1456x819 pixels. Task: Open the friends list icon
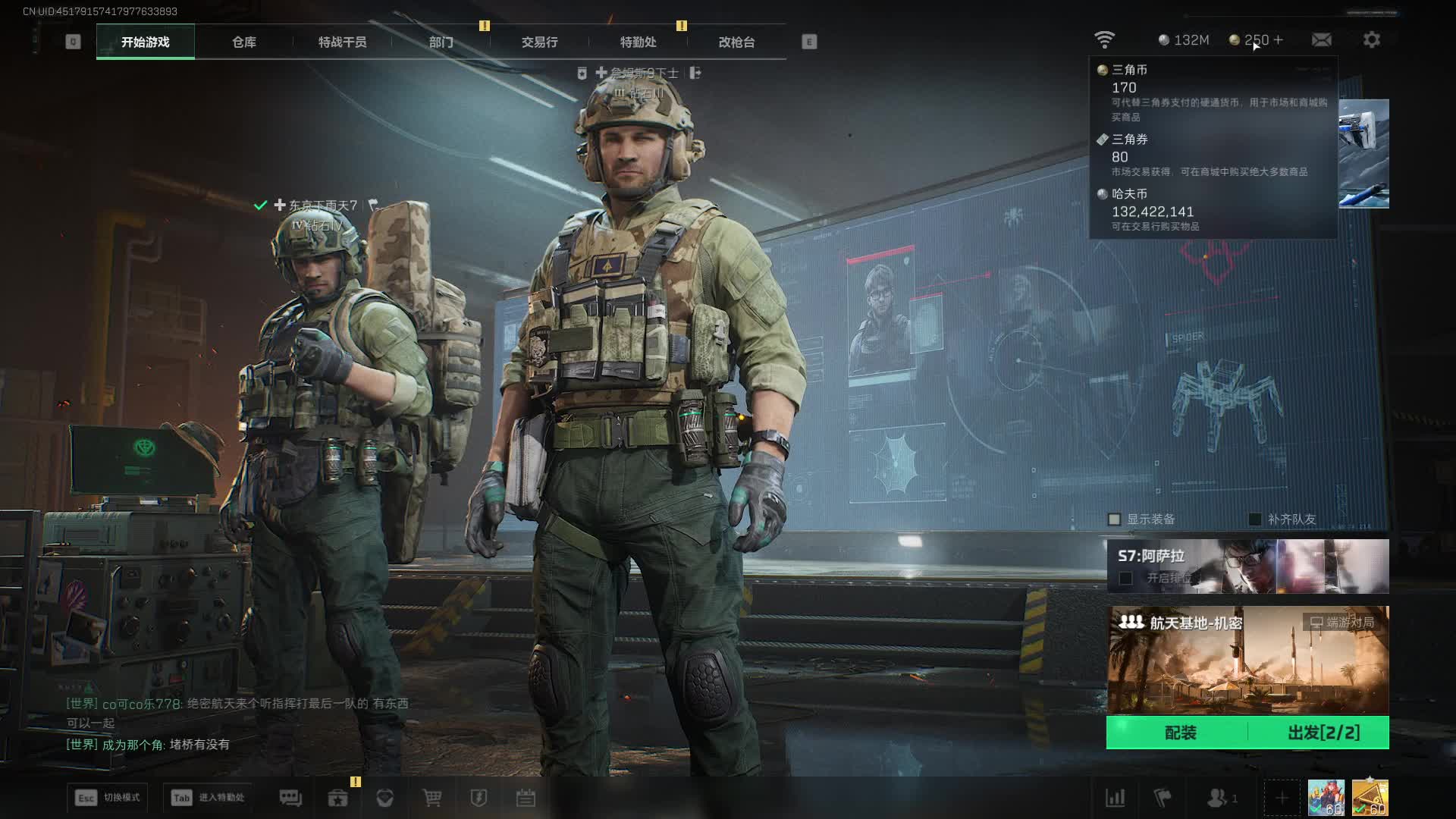[x=1219, y=798]
